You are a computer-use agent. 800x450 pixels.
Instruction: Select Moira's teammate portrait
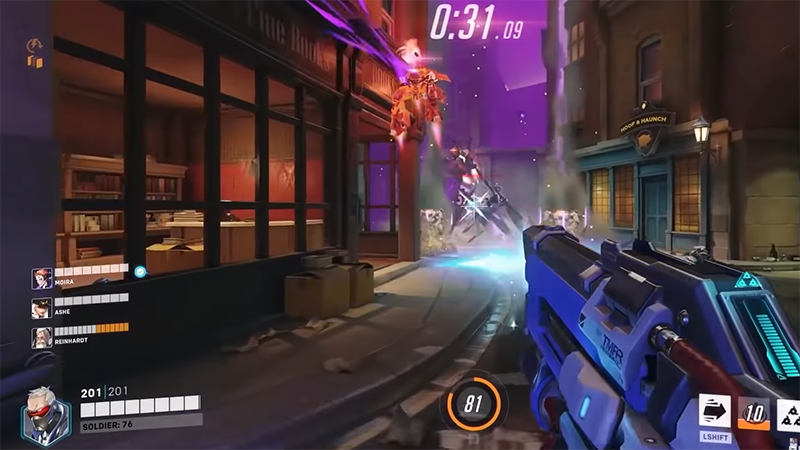pyautogui.click(x=41, y=277)
